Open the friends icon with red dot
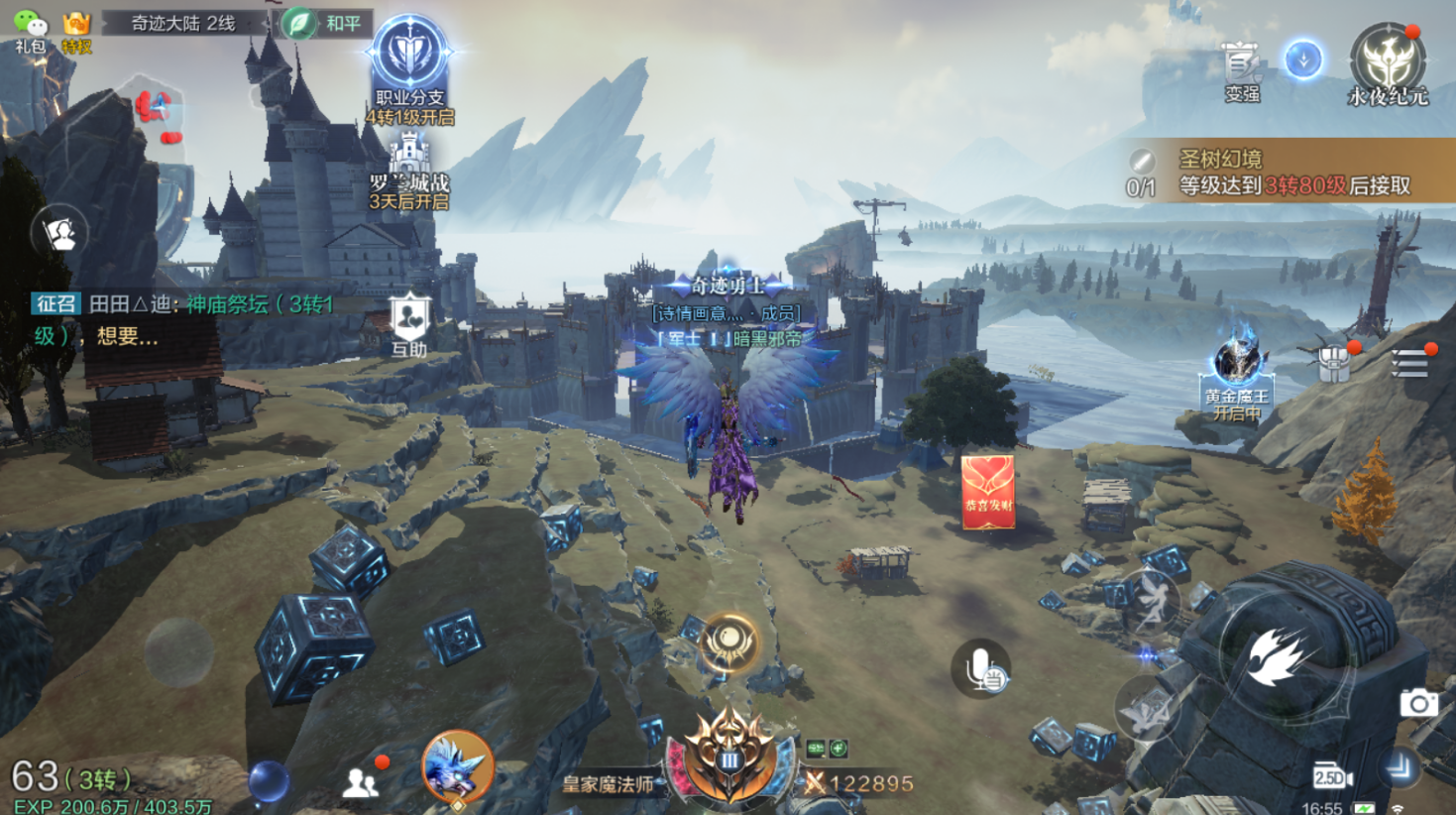 pyautogui.click(x=361, y=782)
